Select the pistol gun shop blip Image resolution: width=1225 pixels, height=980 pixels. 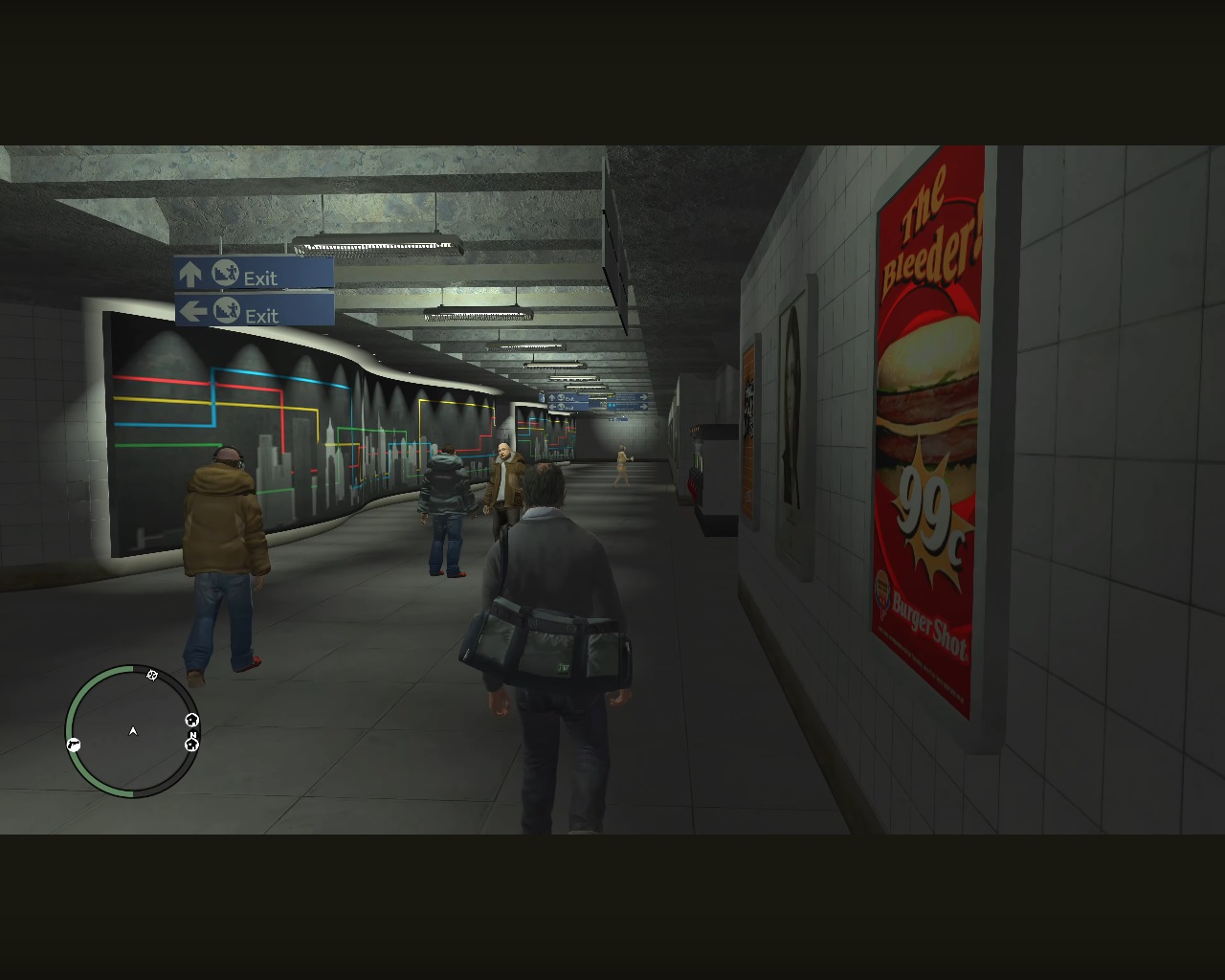(74, 745)
